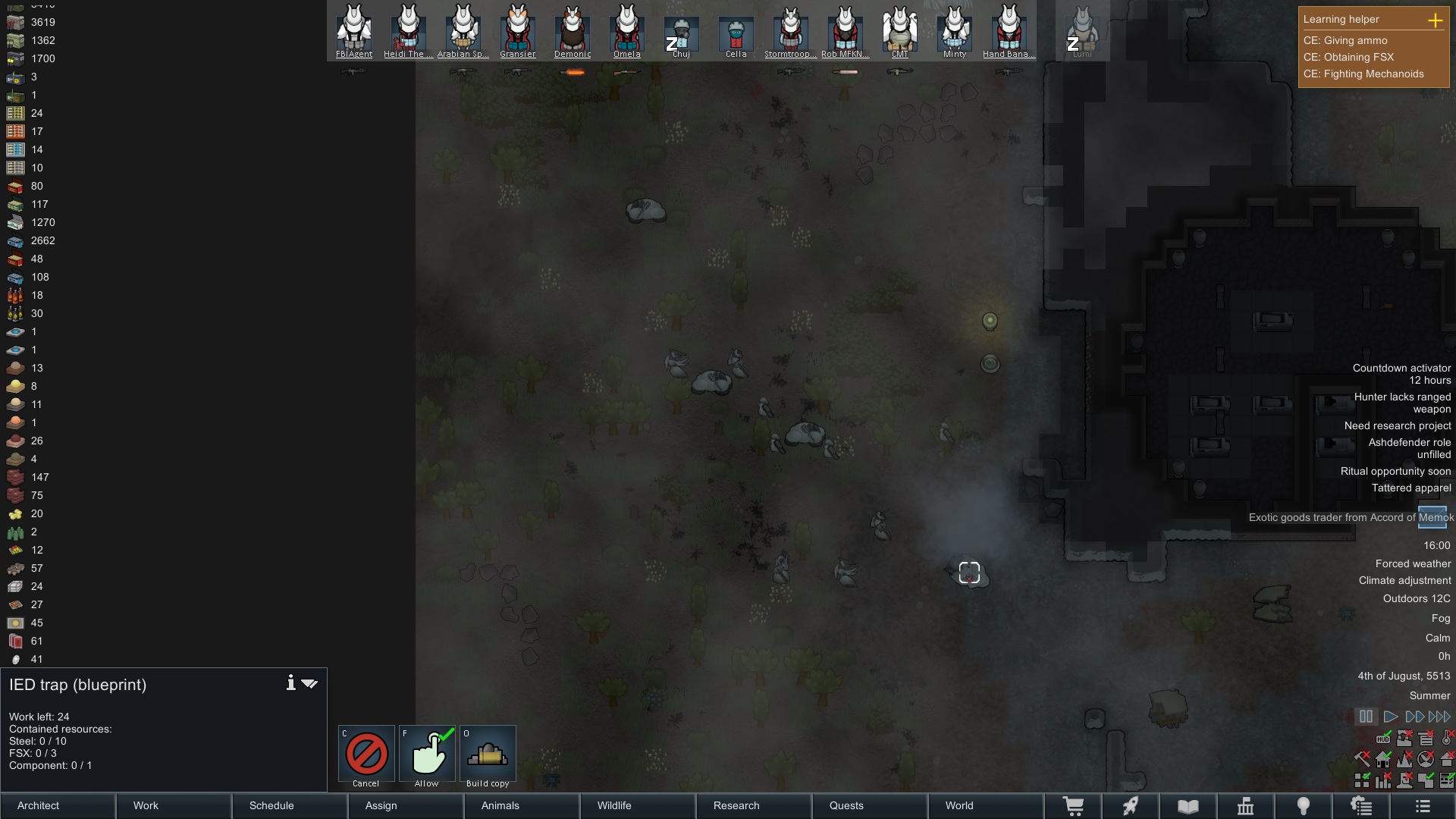View the Quests tab

point(871,805)
